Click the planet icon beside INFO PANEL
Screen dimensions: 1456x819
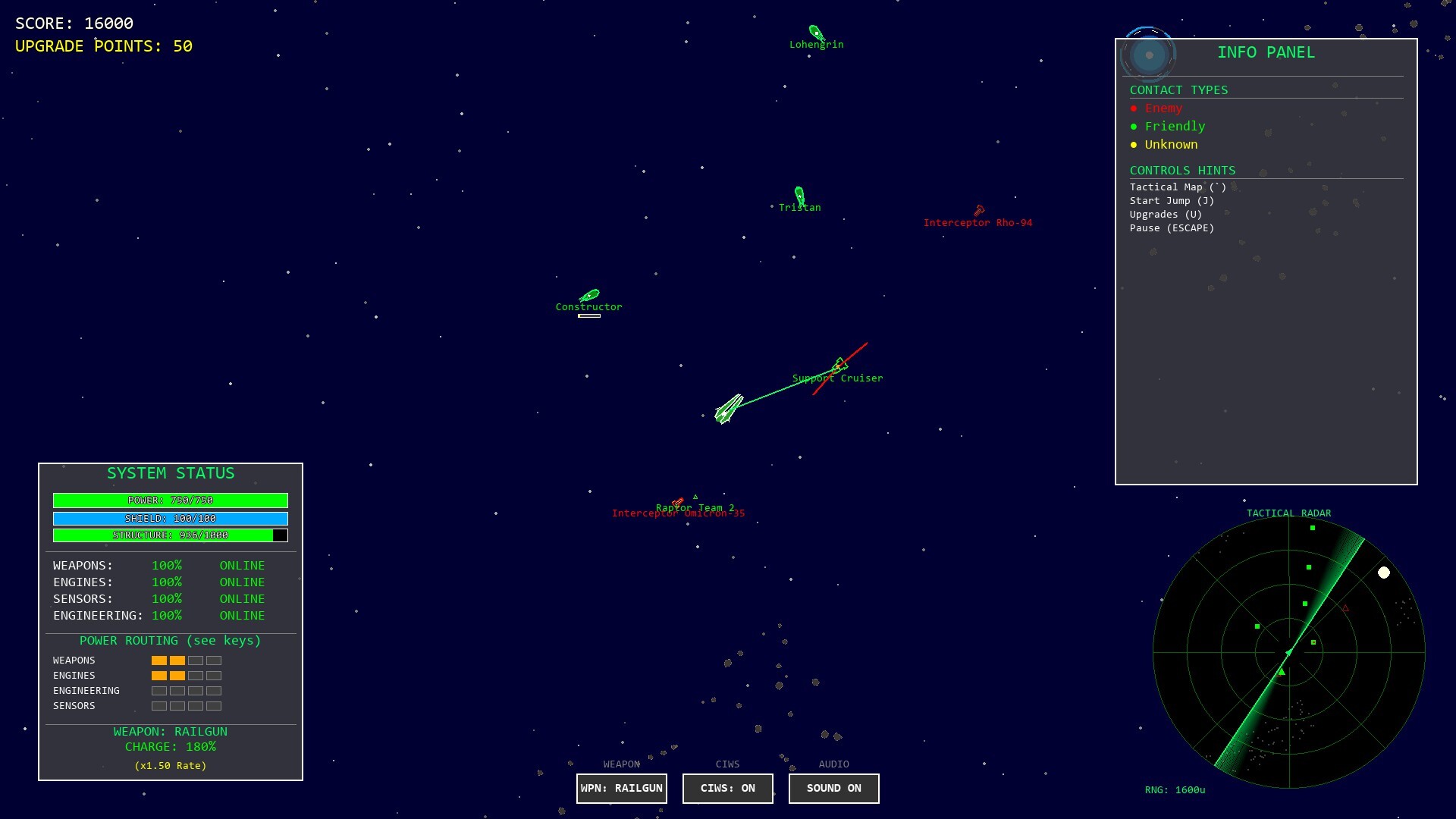coord(1148,53)
